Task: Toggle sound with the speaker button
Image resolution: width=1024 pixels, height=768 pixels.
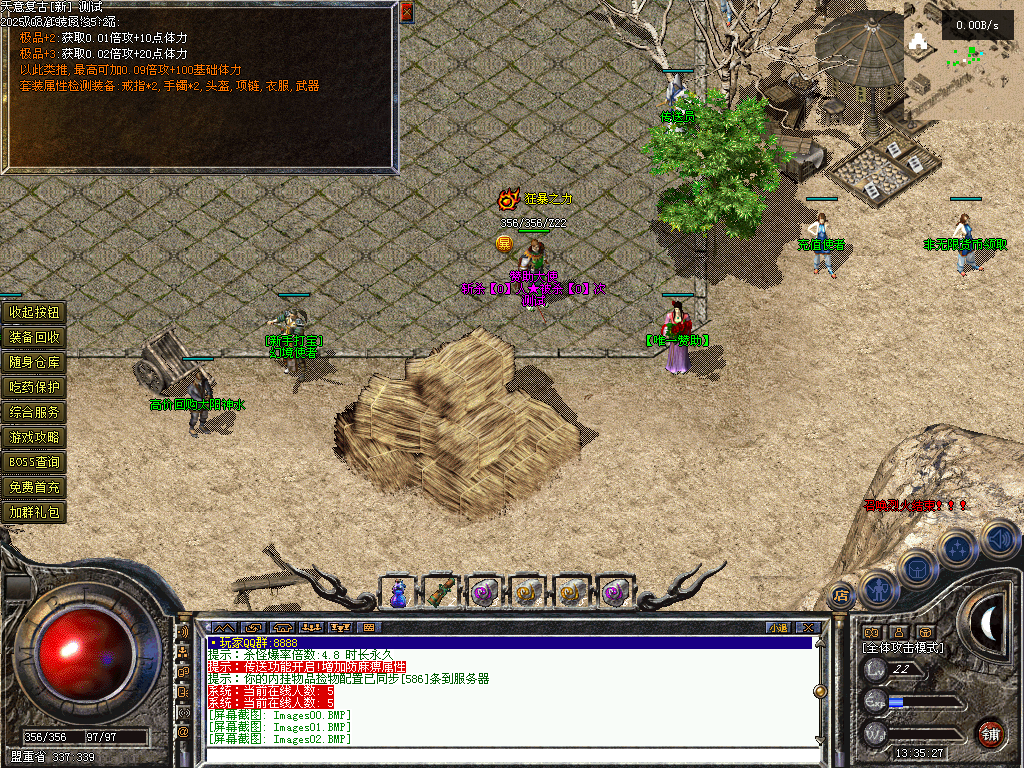Action: [x=998, y=538]
